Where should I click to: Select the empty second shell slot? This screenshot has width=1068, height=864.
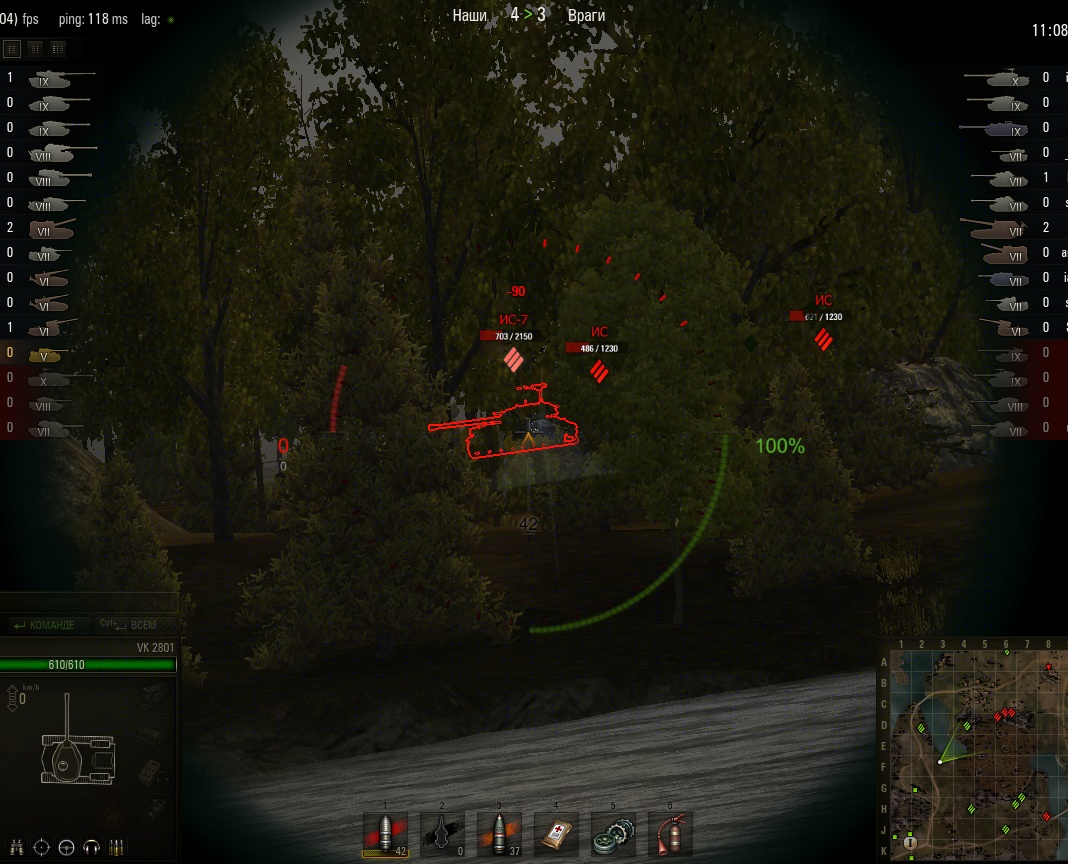point(442,834)
